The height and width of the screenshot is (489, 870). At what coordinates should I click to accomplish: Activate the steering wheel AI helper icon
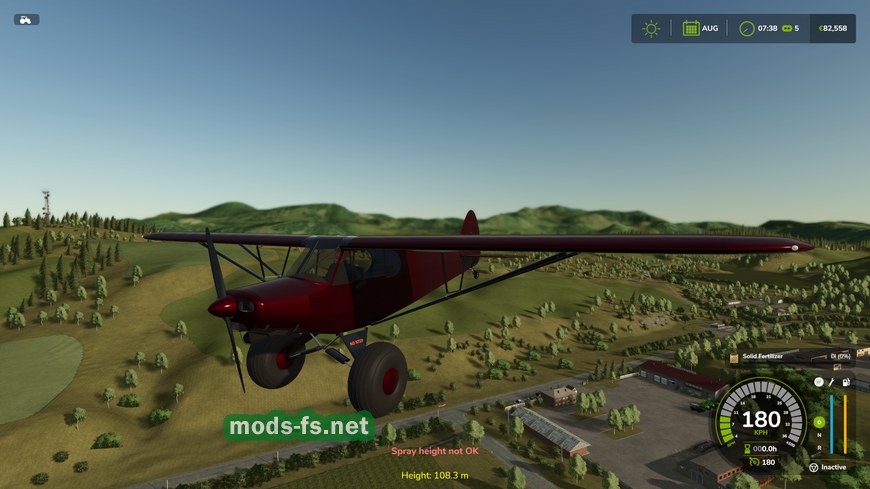[813, 467]
